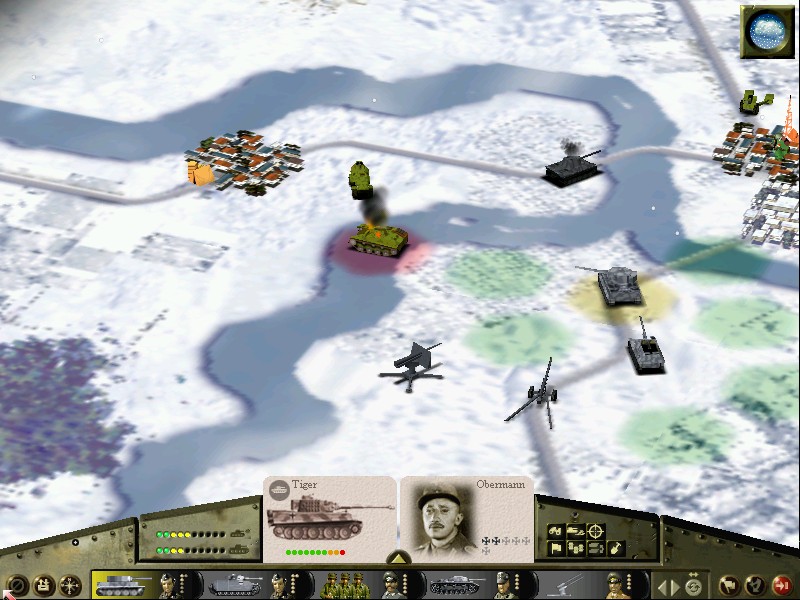Click the compass button
Viewport: 800px width, 600px height.
click(71, 585)
